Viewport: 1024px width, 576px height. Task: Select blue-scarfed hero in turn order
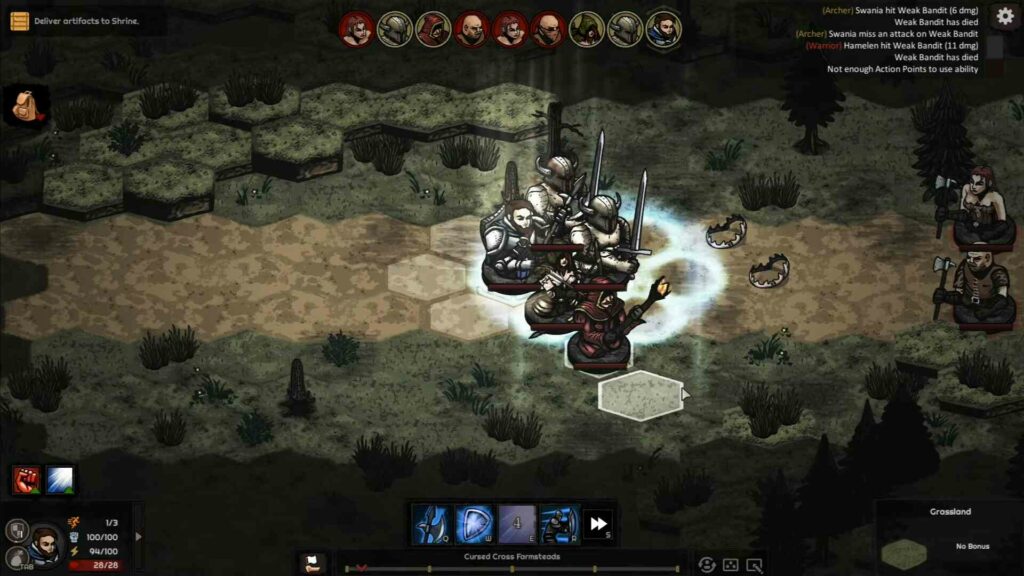coord(662,29)
